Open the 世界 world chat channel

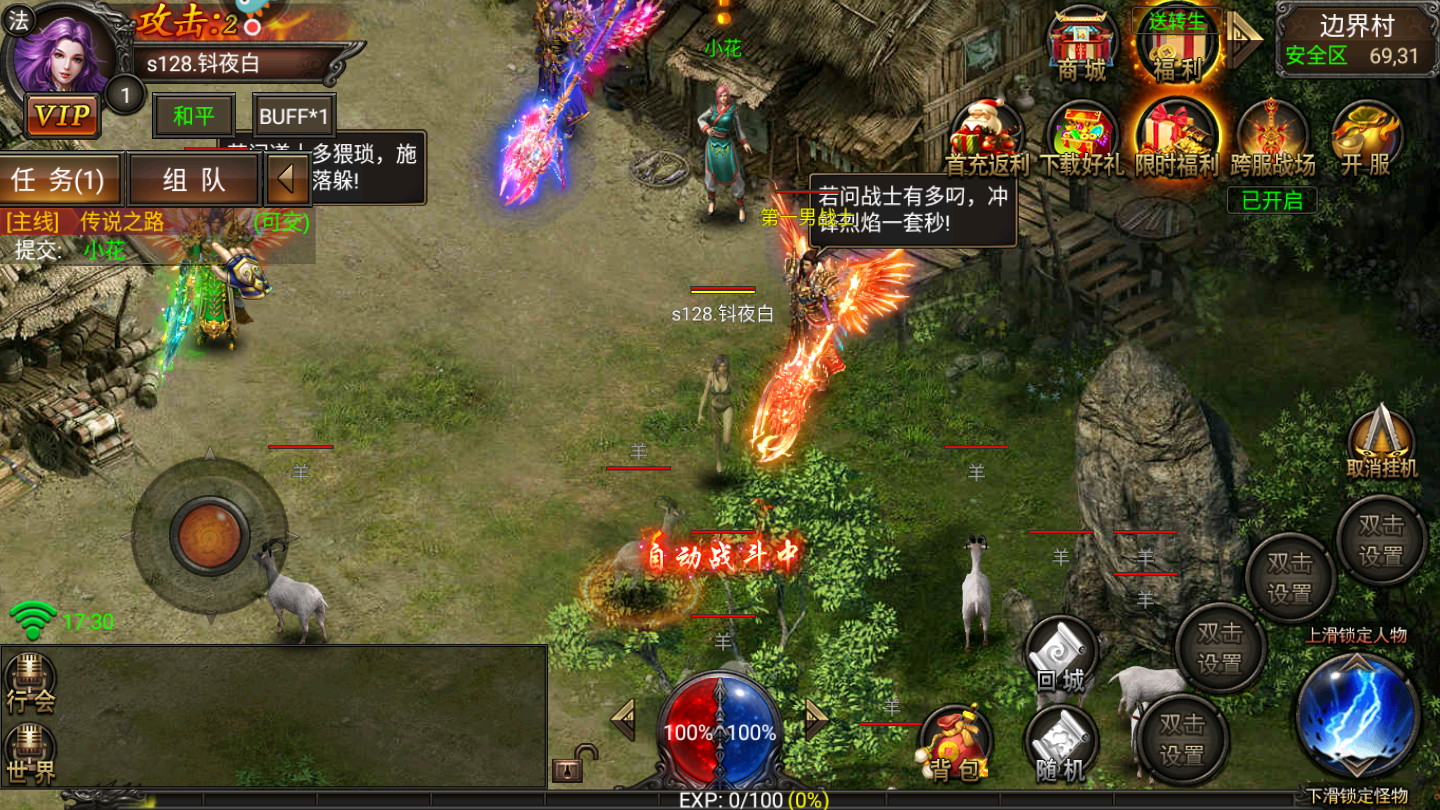pyautogui.click(x=30, y=756)
